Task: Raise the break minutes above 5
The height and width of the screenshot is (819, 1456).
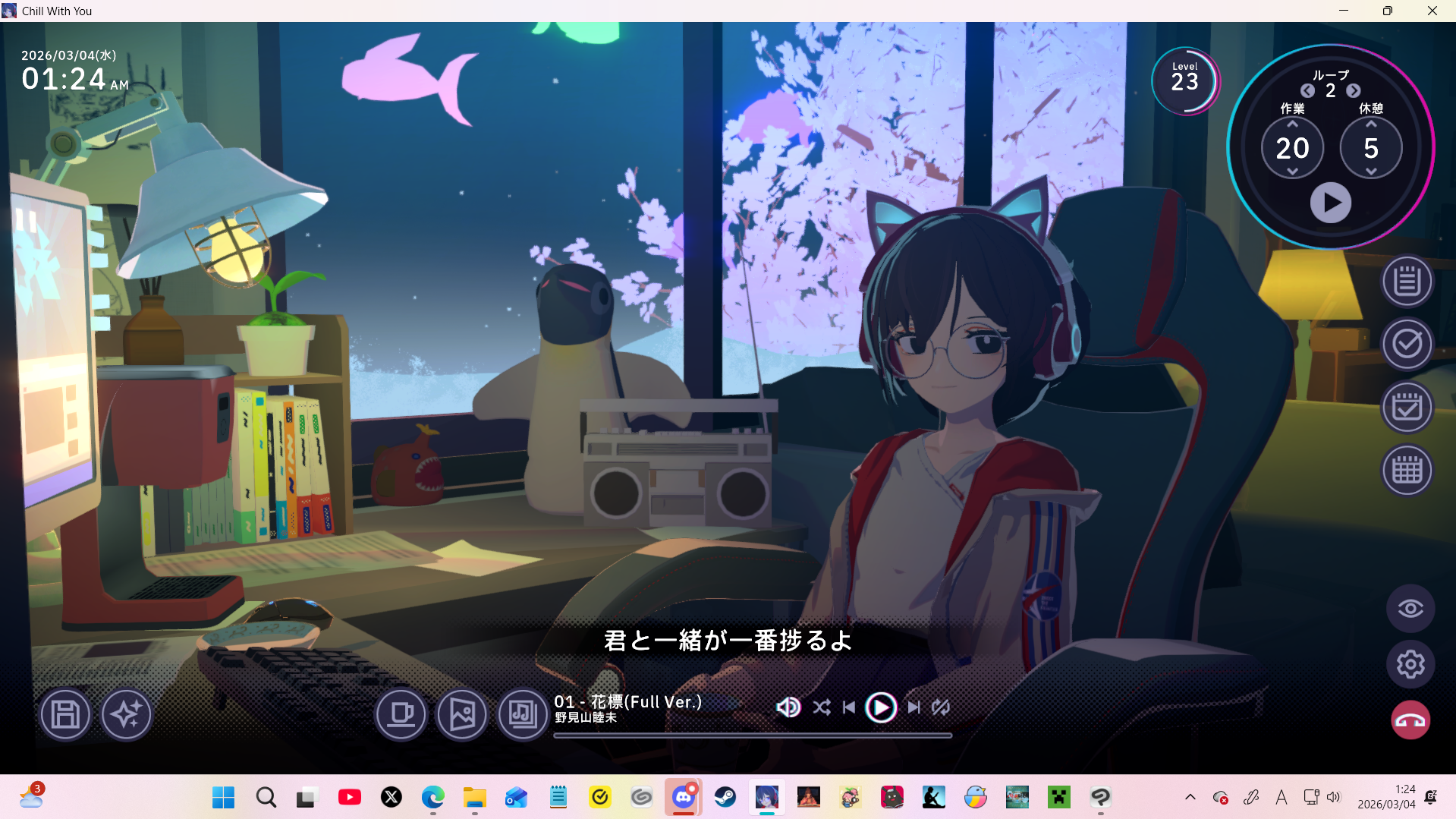Action: (1371, 124)
